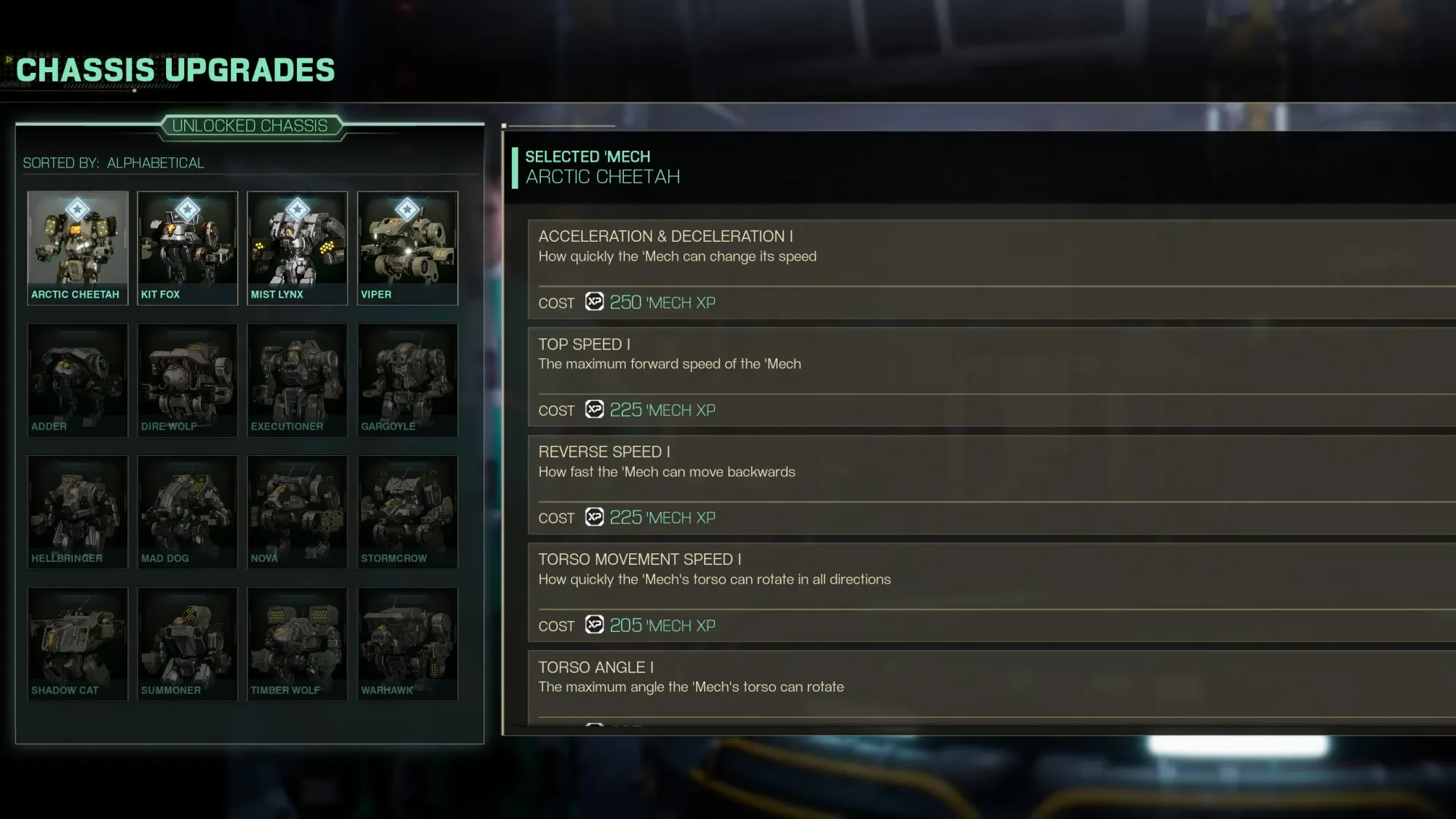Choose the Executioner chassis
The image size is (1456, 819).
click(297, 379)
